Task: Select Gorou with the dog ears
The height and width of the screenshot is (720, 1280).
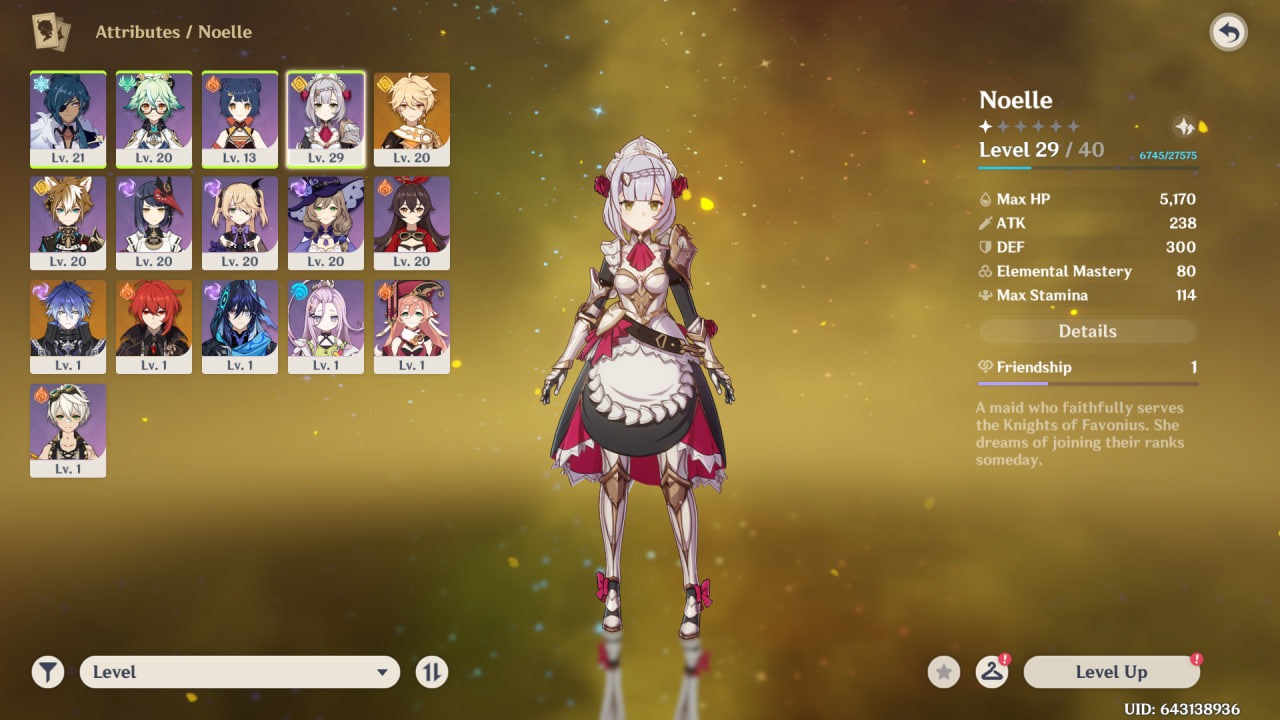Action: tap(68, 223)
